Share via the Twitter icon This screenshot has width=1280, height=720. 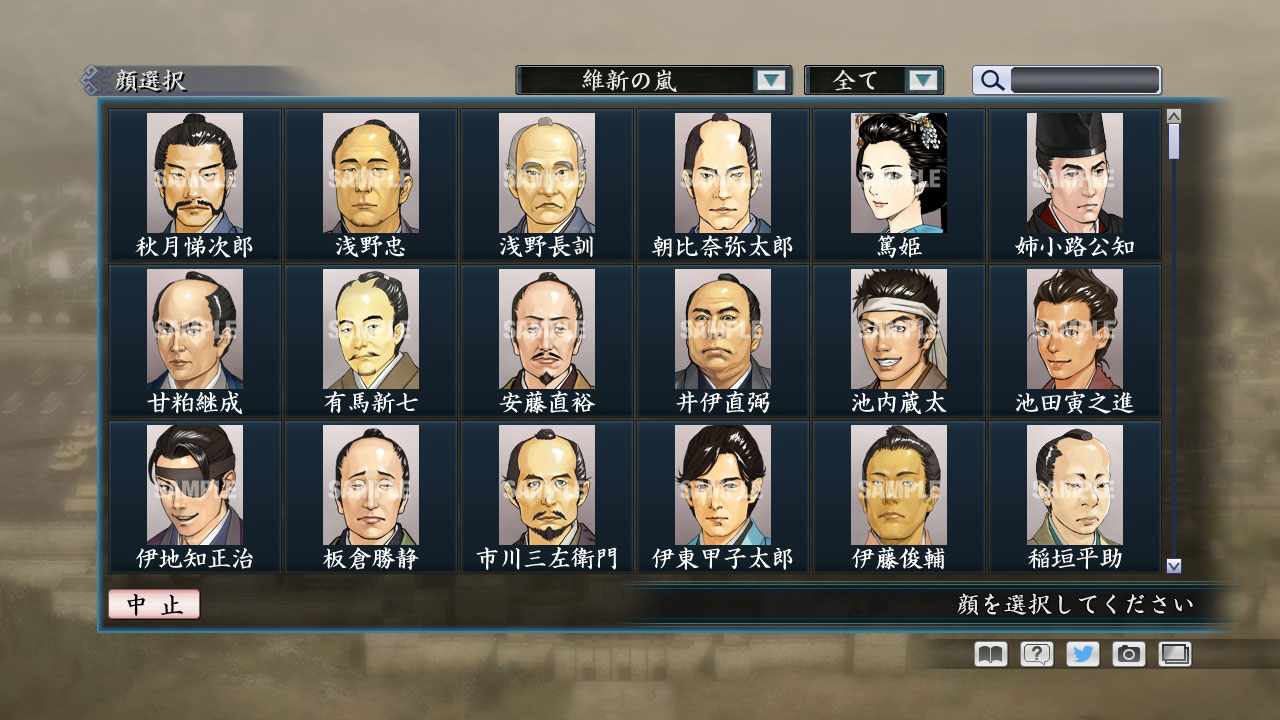[1085, 654]
